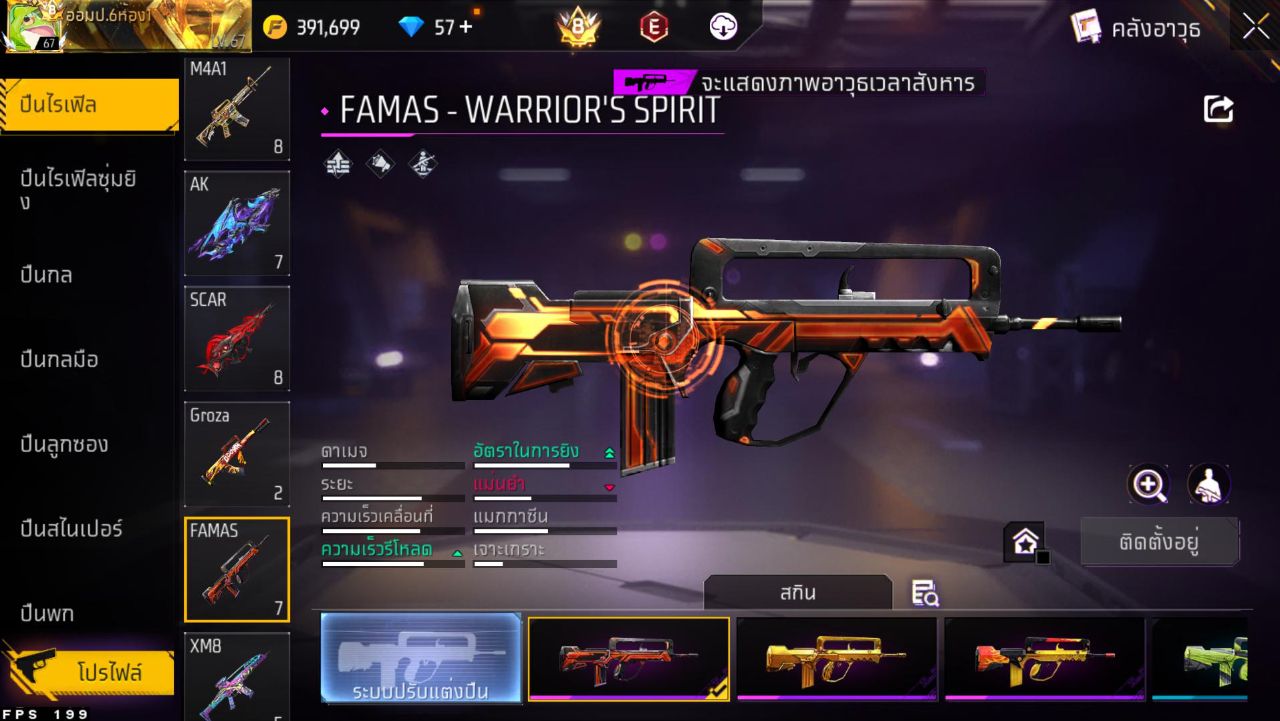The image size is (1280, 721).
Task: Toggle the green up arrow on อัตราในการยิง stat
Action: pos(610,452)
